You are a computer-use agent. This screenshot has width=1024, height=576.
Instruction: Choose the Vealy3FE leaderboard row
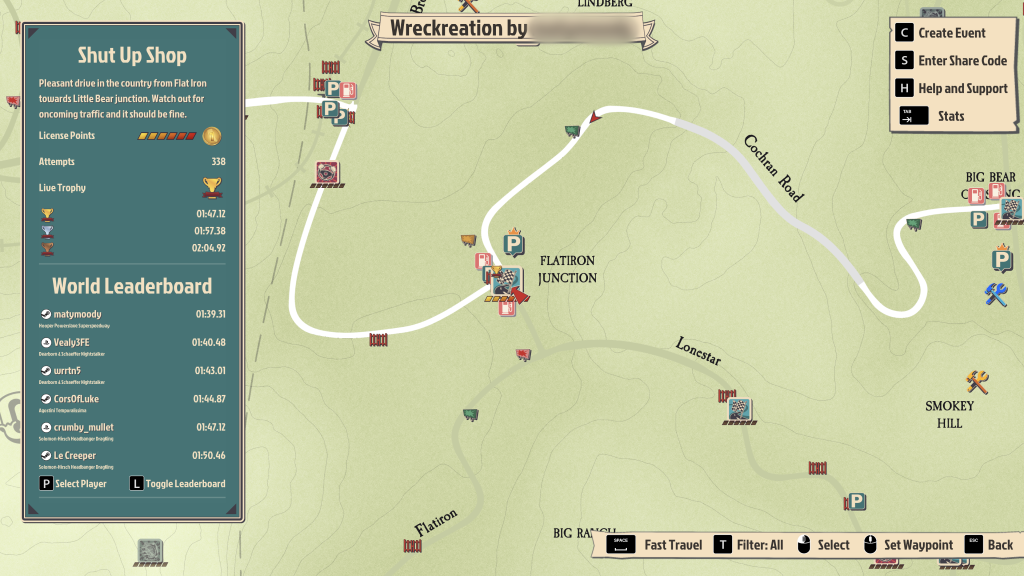(x=132, y=346)
